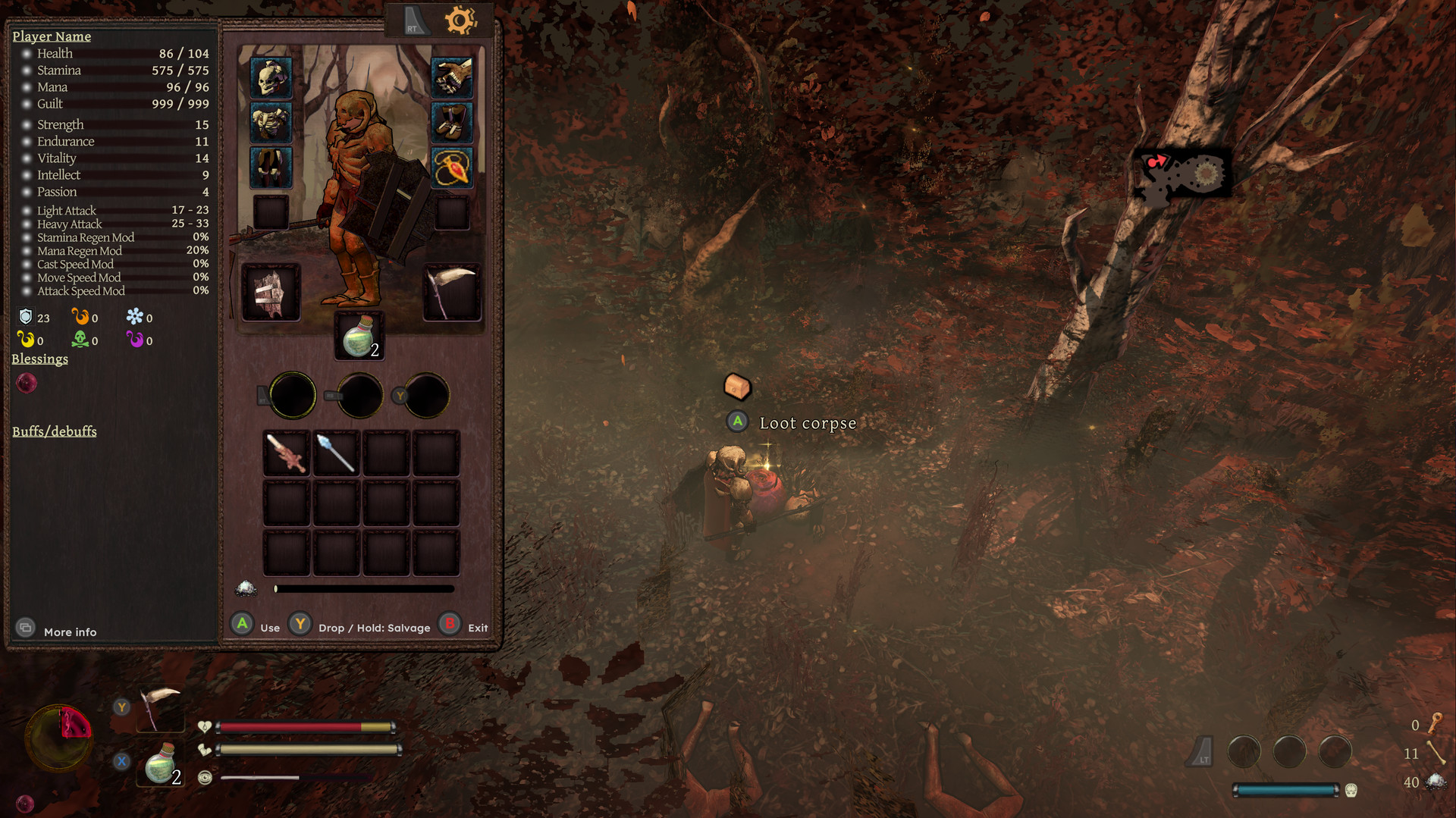Screen dimensions: 1456x818
Task: Click the green potion flask quick slot
Action: tap(358, 336)
